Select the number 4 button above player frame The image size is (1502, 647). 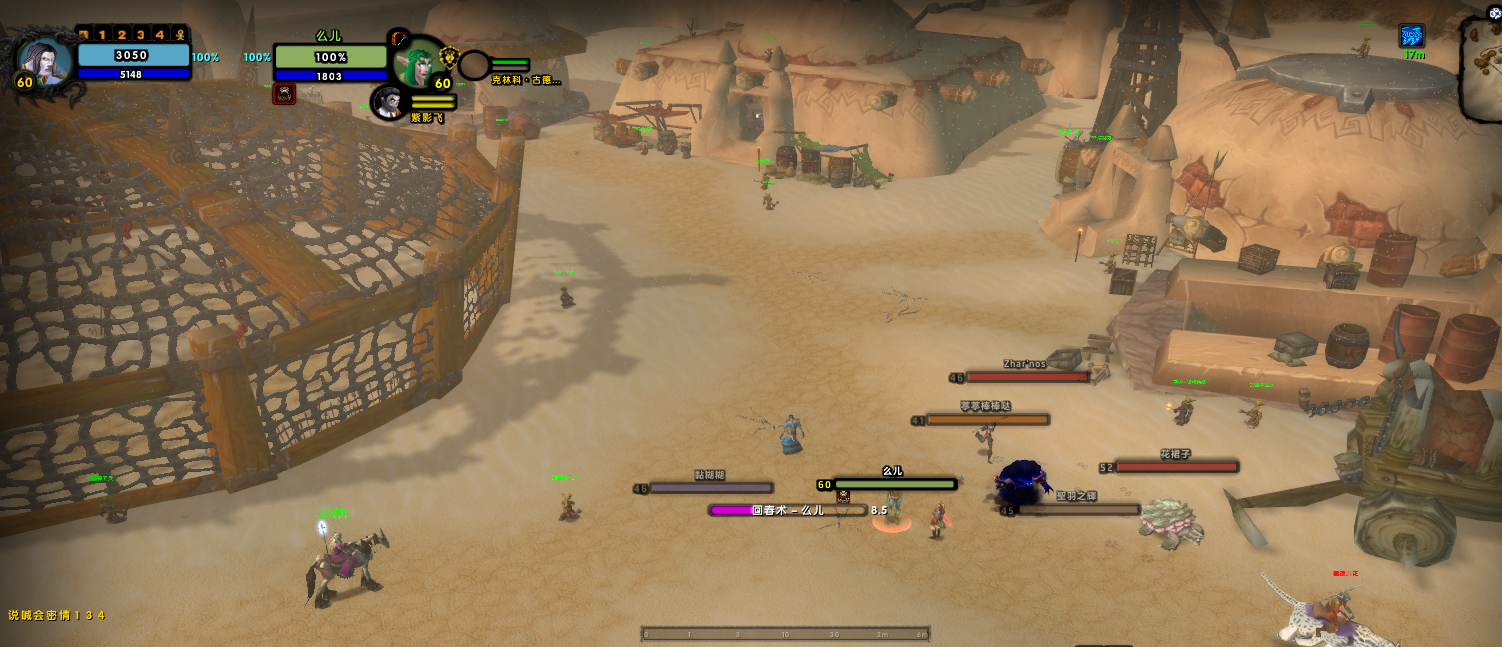tap(159, 35)
